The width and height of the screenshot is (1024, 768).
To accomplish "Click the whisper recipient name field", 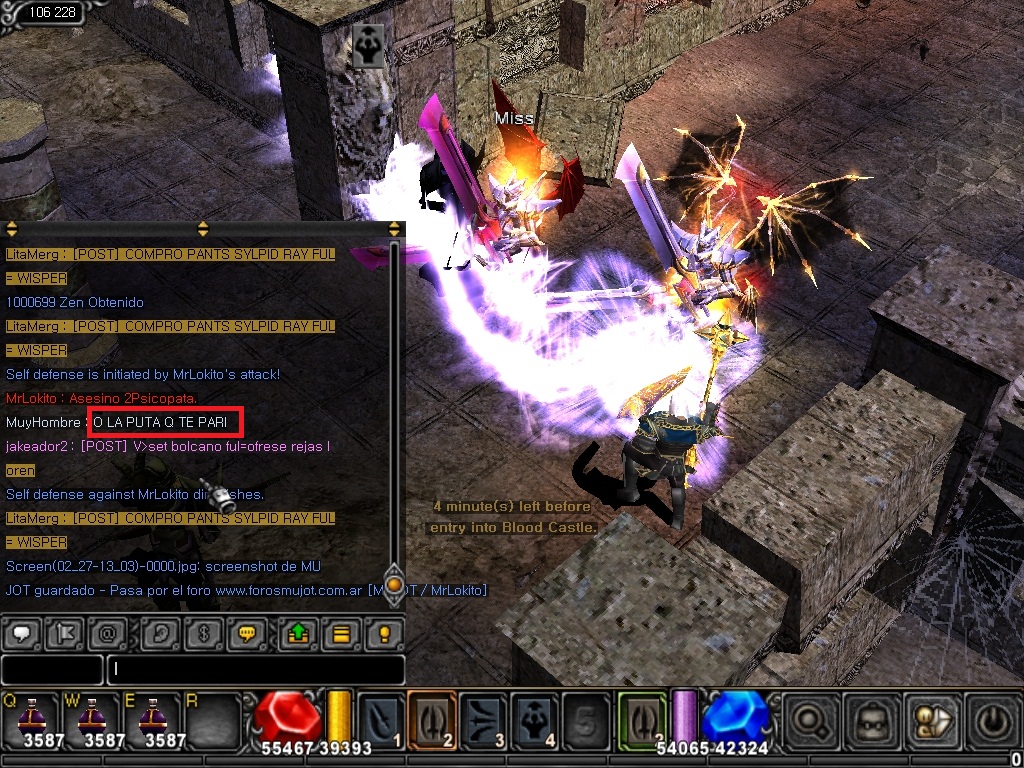I will tap(52, 669).
